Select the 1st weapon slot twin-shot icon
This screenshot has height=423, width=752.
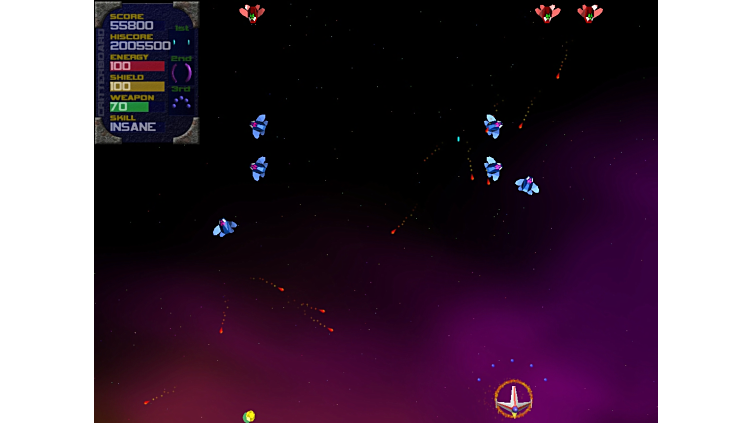pyautogui.click(x=181, y=42)
